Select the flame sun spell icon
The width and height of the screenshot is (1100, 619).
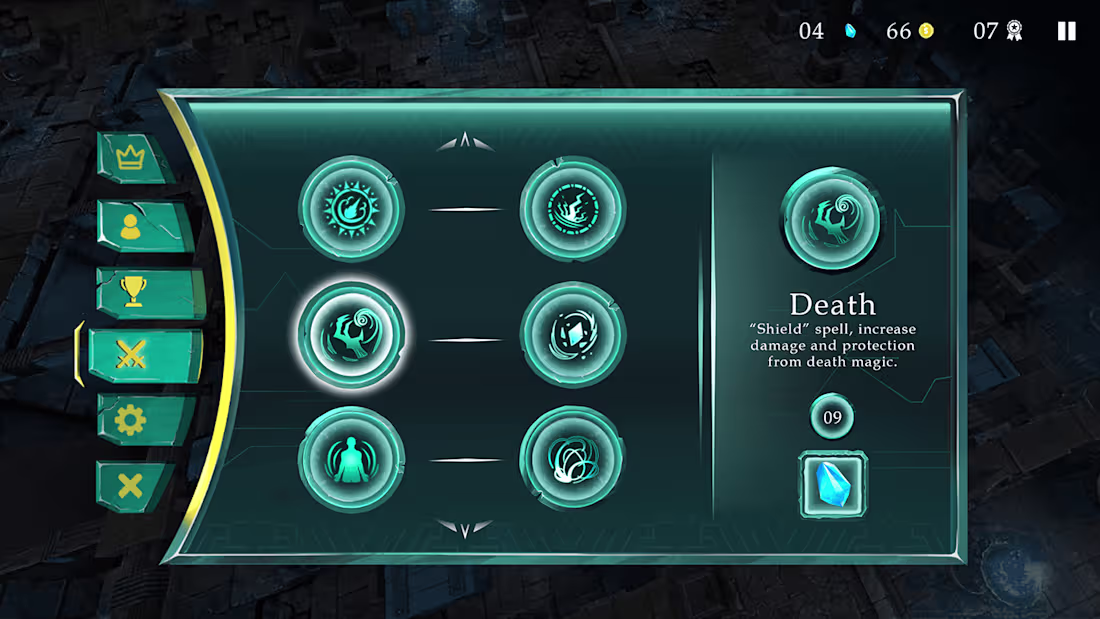click(x=351, y=209)
